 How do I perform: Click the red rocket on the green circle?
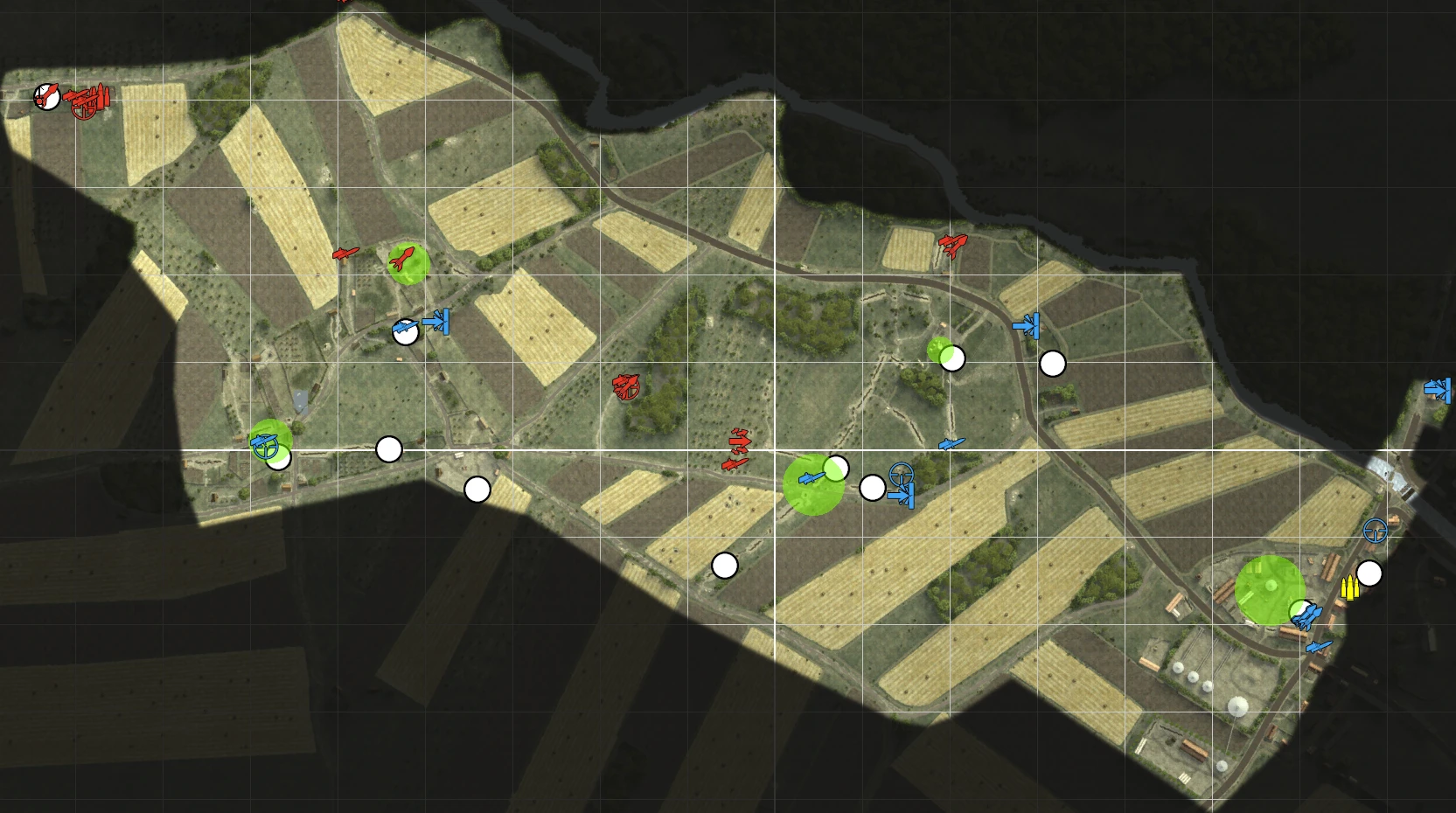(x=402, y=259)
